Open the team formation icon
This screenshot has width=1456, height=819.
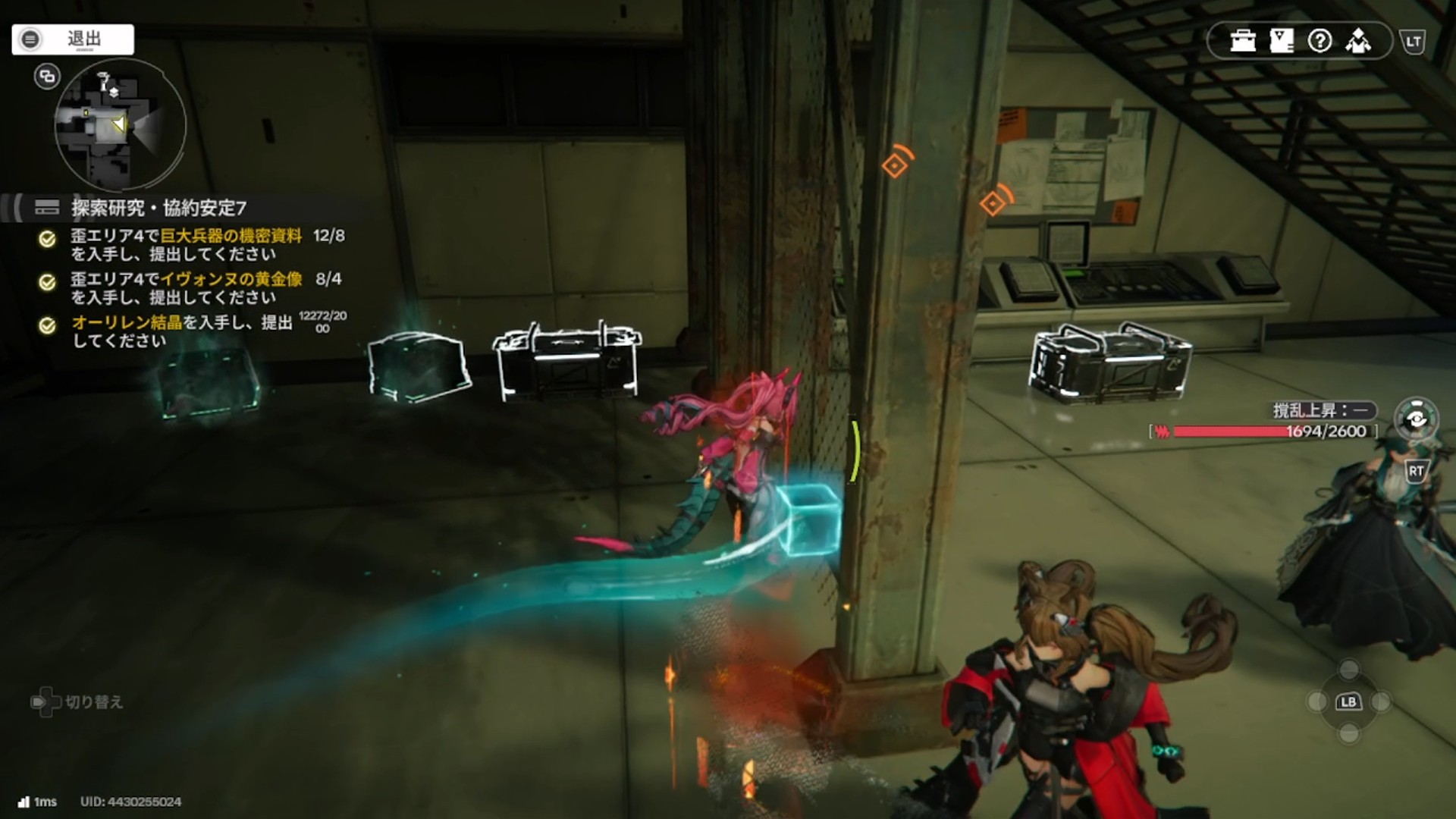click(1358, 41)
